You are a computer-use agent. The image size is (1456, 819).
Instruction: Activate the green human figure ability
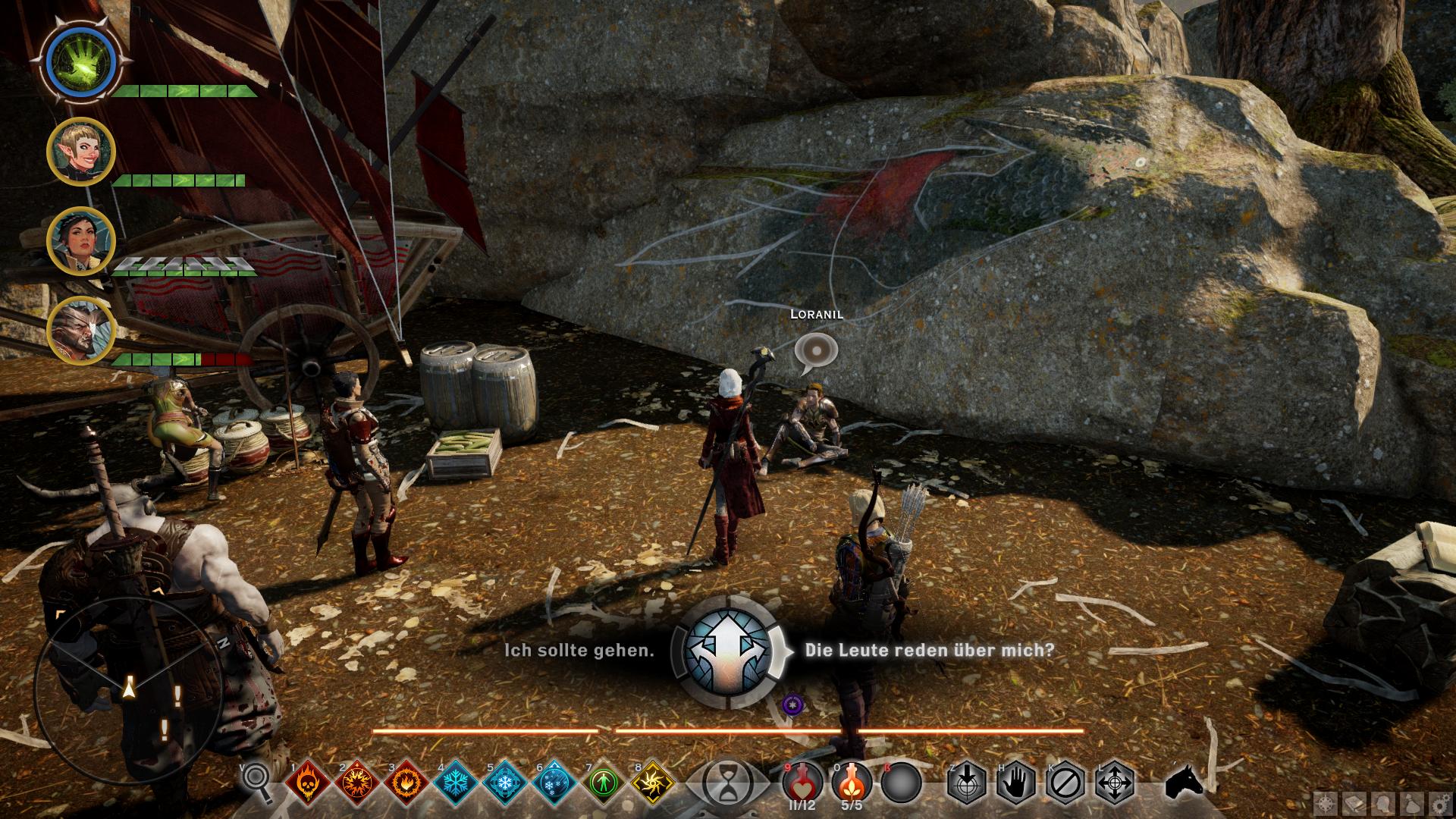pos(604,782)
